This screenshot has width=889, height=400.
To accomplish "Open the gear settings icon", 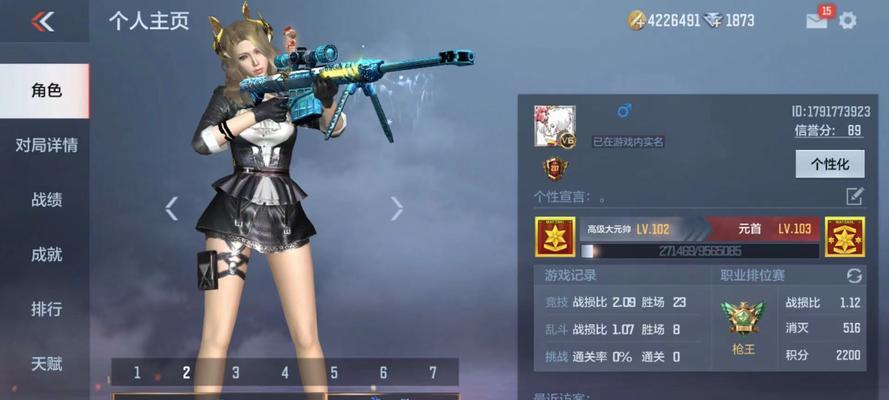I will tap(847, 20).
